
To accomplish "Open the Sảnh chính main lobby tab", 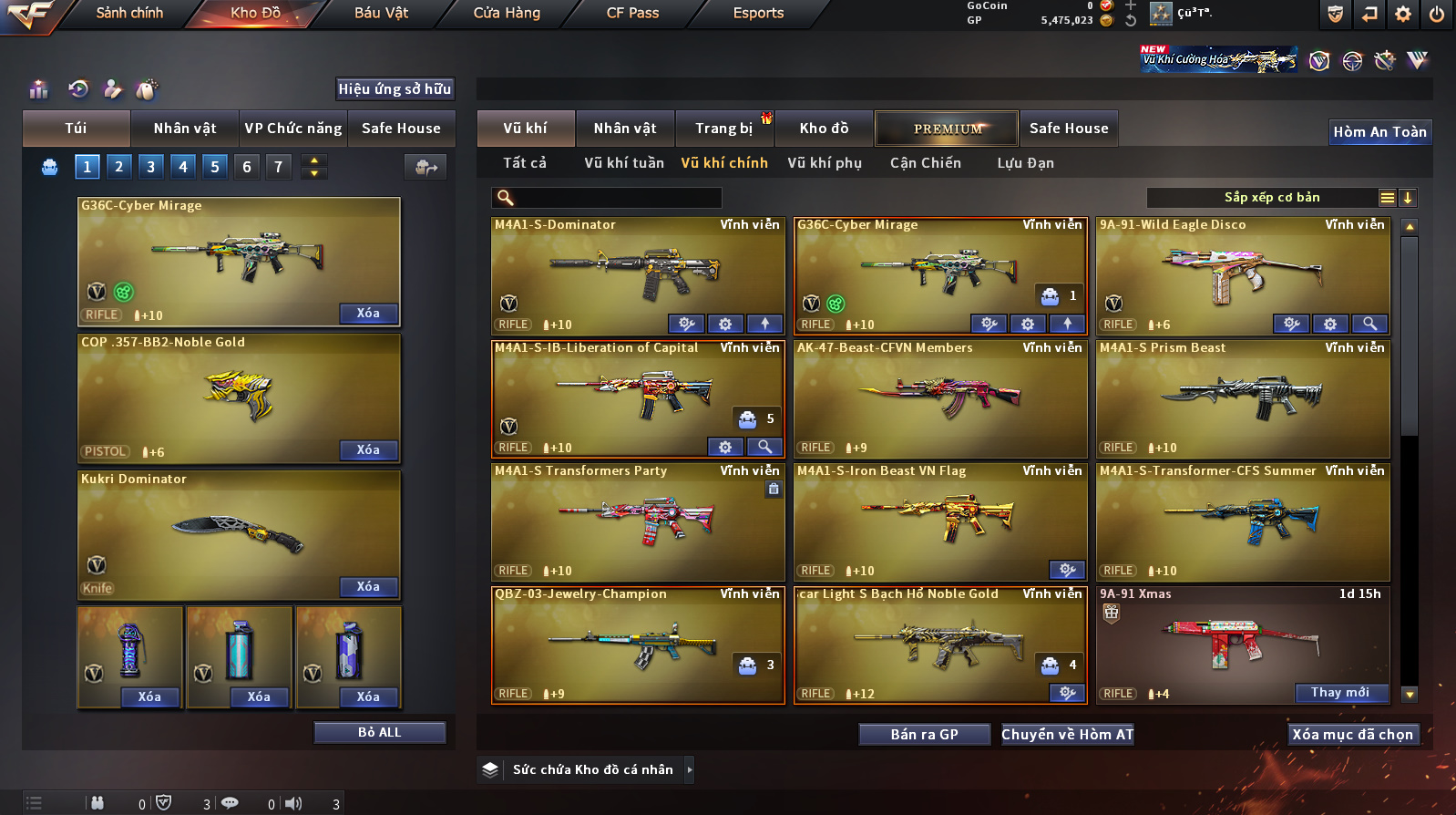I will point(129,13).
